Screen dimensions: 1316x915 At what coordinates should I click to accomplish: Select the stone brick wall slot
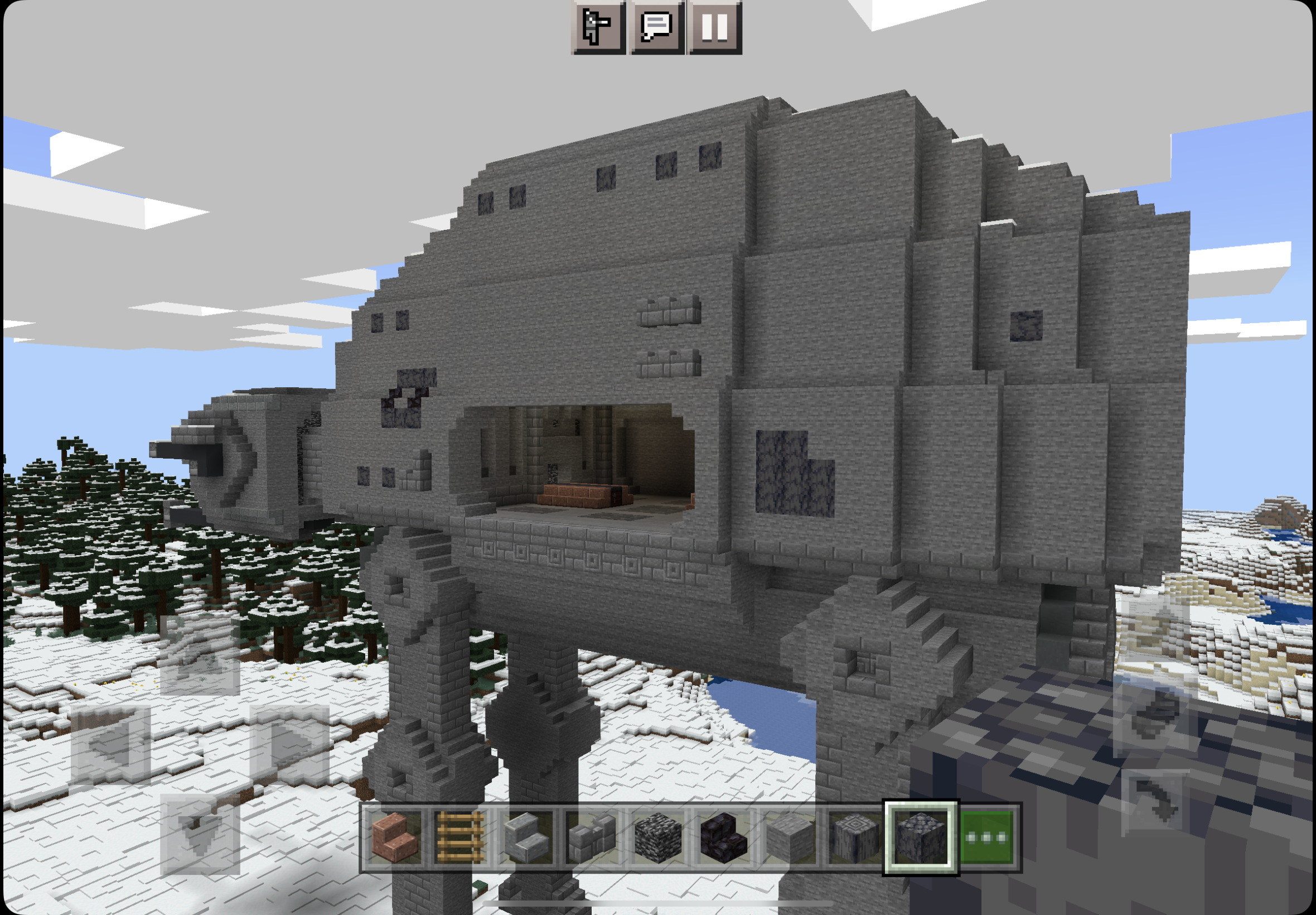592,836
